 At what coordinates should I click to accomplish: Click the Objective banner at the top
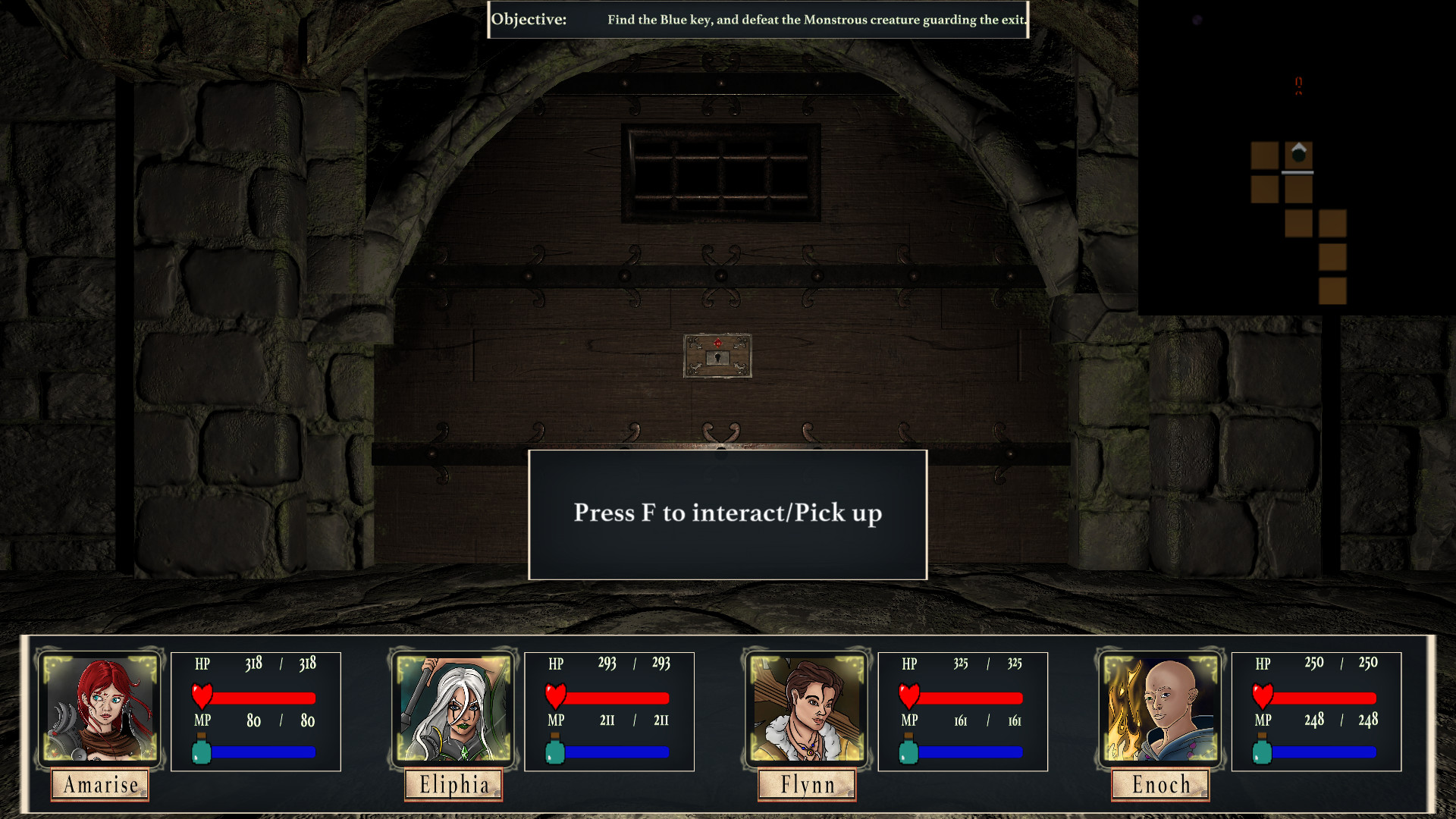coord(758,20)
